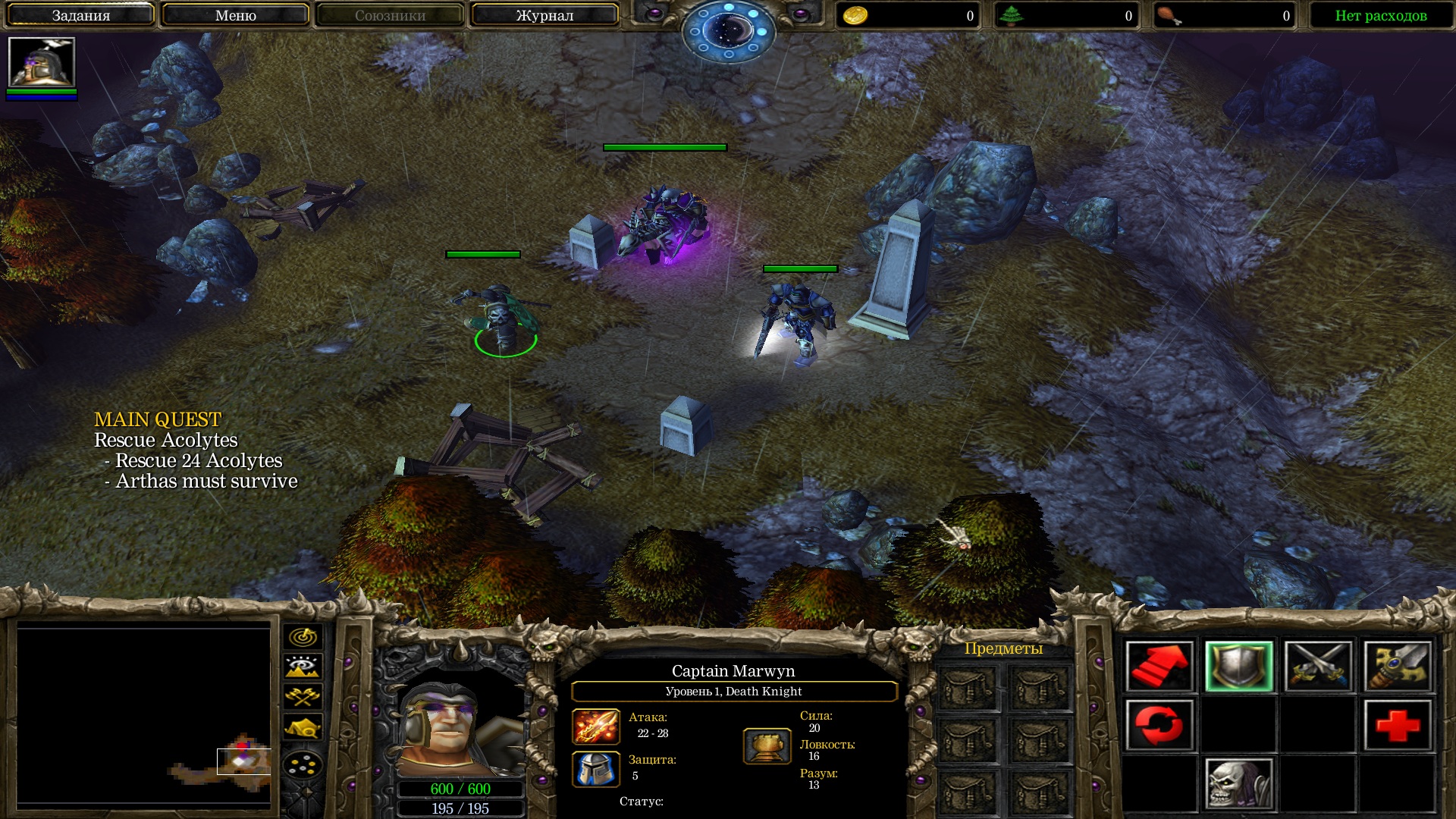The height and width of the screenshot is (819, 1456).
Task: Choose the red circular arrows Patrol command
Action: point(1159,725)
